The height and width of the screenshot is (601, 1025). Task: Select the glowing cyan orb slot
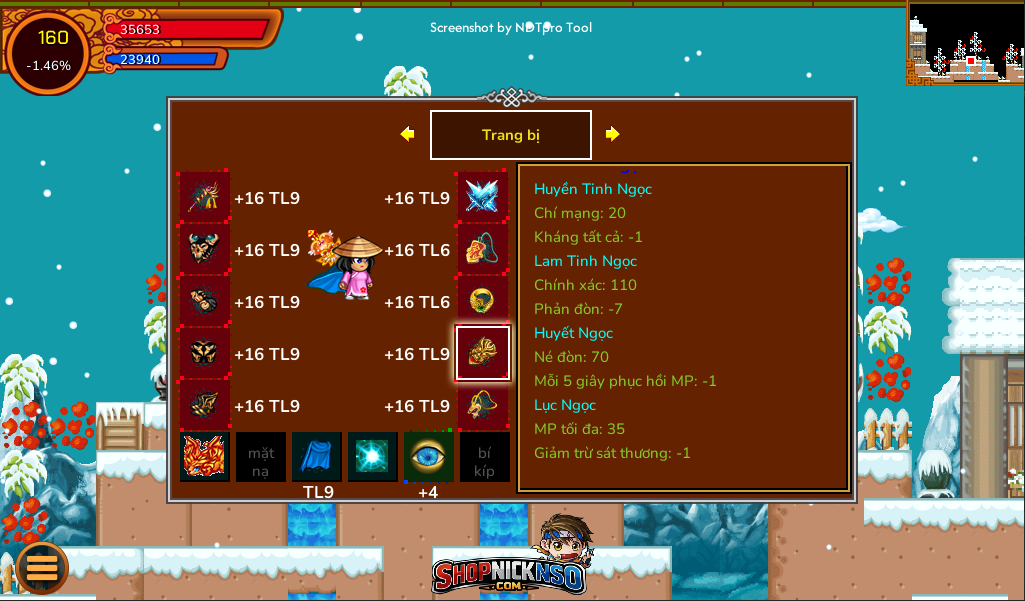tap(373, 457)
